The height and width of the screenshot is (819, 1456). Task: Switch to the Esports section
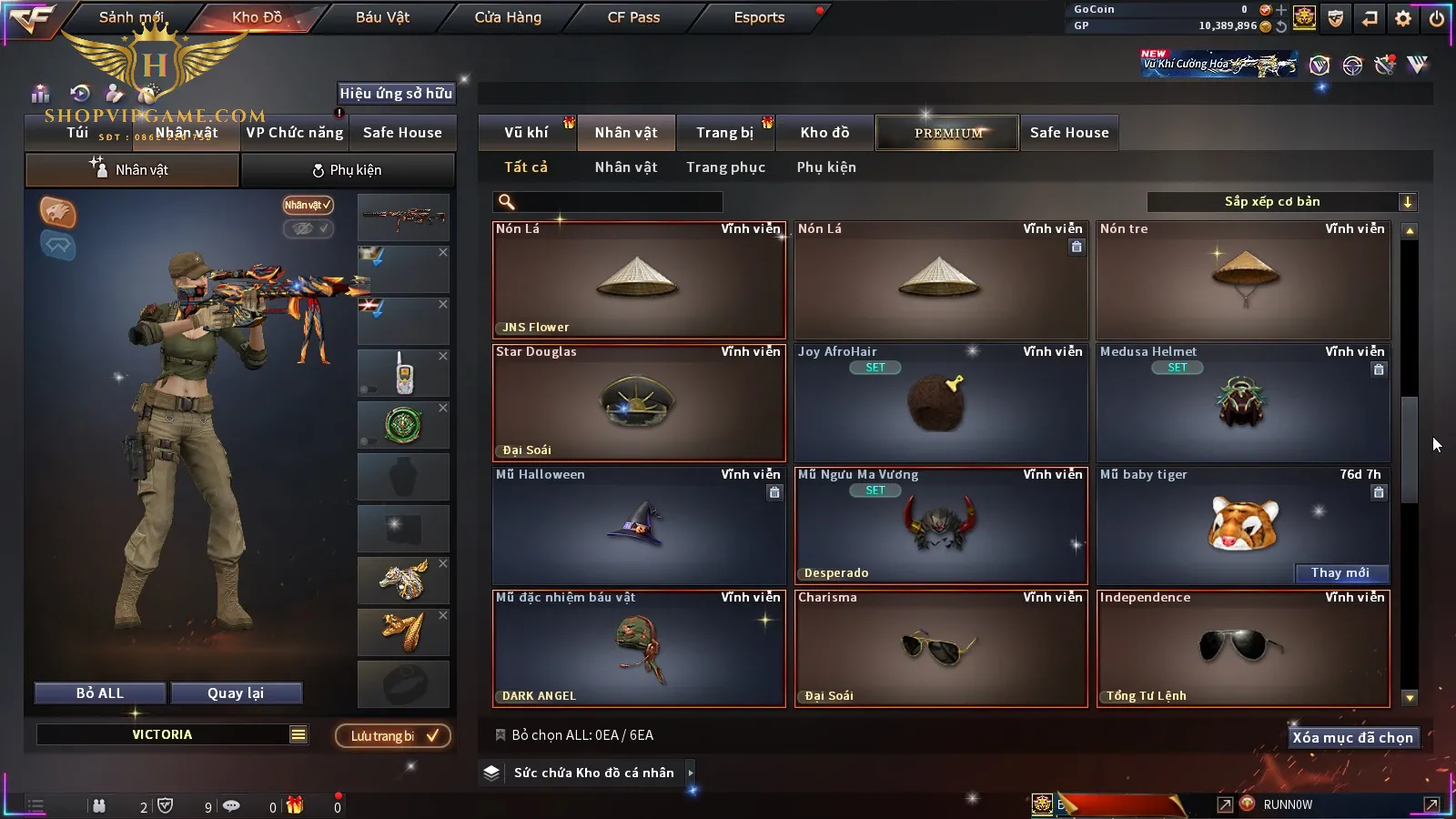pos(759,17)
